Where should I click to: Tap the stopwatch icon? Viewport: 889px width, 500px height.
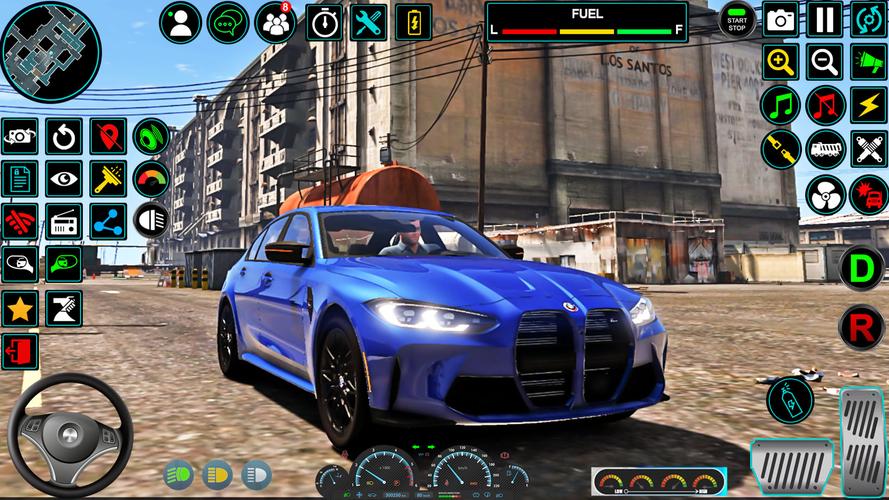pos(323,22)
